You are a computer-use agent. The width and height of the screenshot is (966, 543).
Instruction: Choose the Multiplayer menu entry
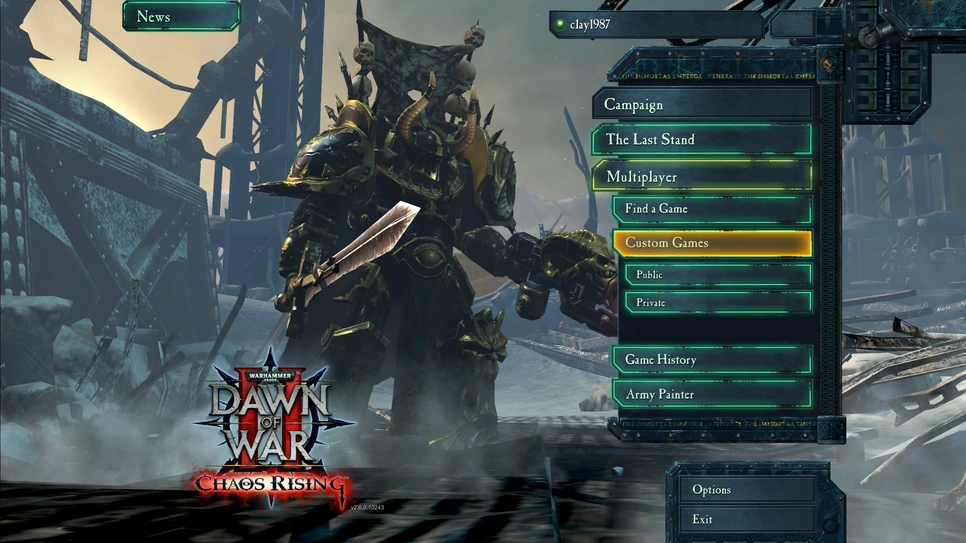click(702, 177)
